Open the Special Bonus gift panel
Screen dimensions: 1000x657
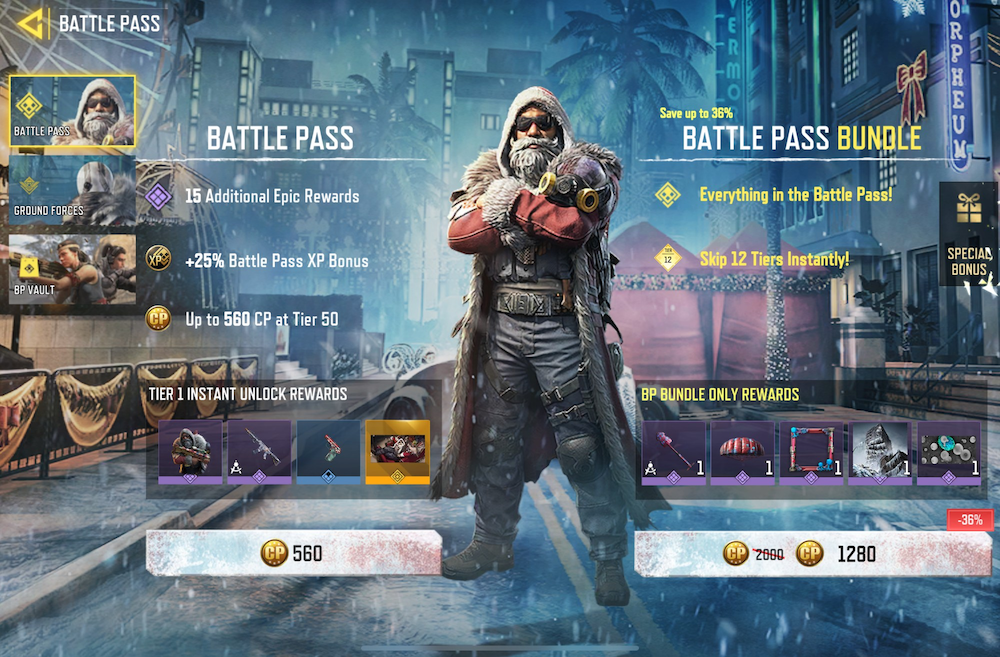point(967,234)
